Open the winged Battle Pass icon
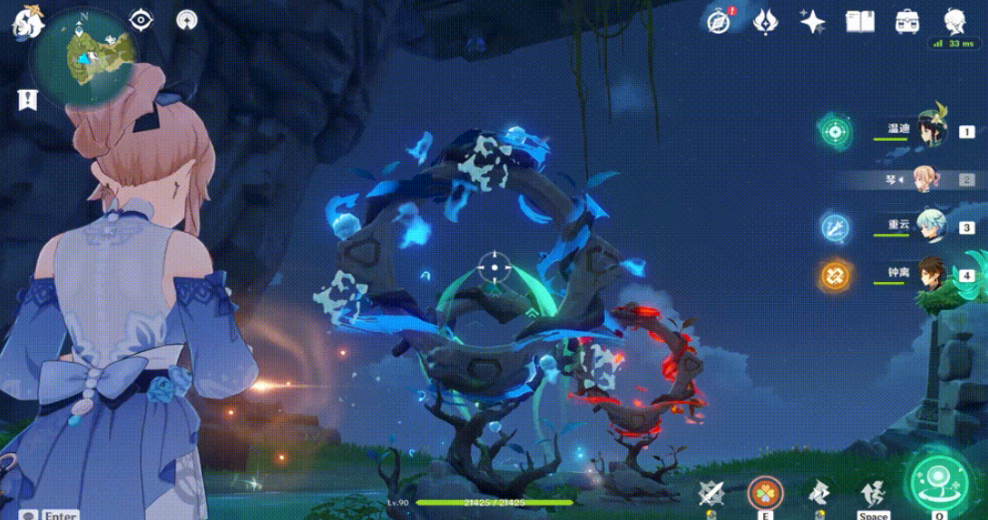988x520 pixels. [766, 21]
